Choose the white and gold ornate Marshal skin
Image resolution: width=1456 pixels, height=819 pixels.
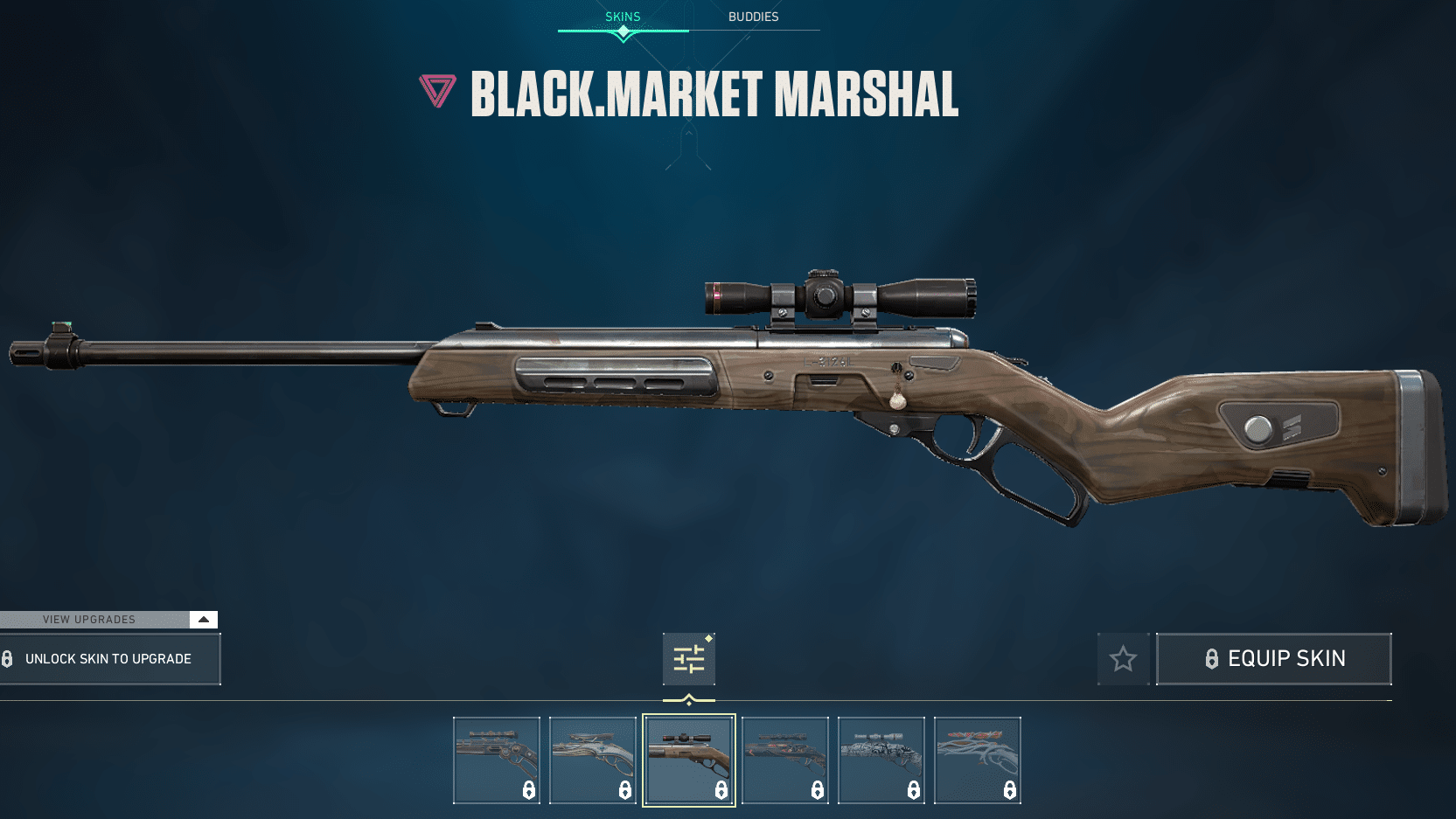pyautogui.click(x=593, y=760)
